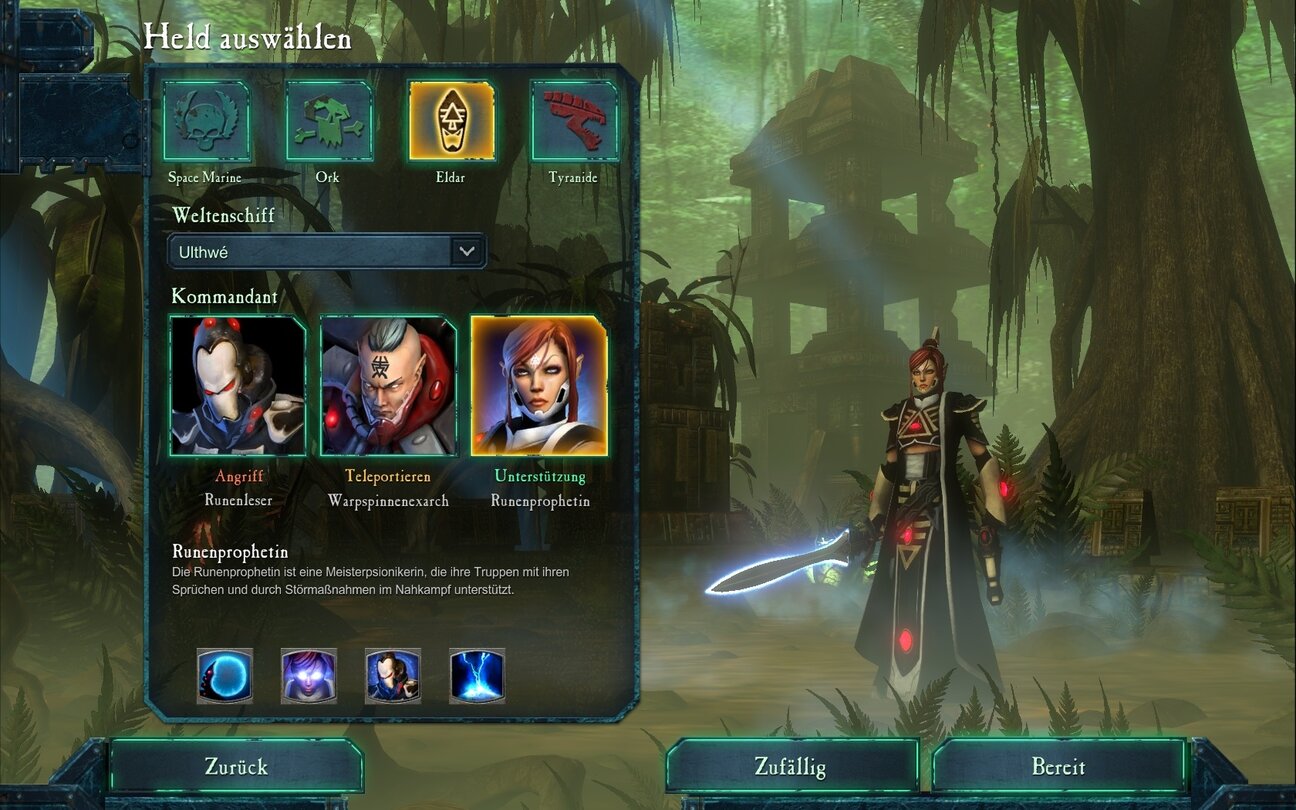1296x810 pixels.
Task: Show the glowing-eyed purple face ability
Action: point(309,676)
